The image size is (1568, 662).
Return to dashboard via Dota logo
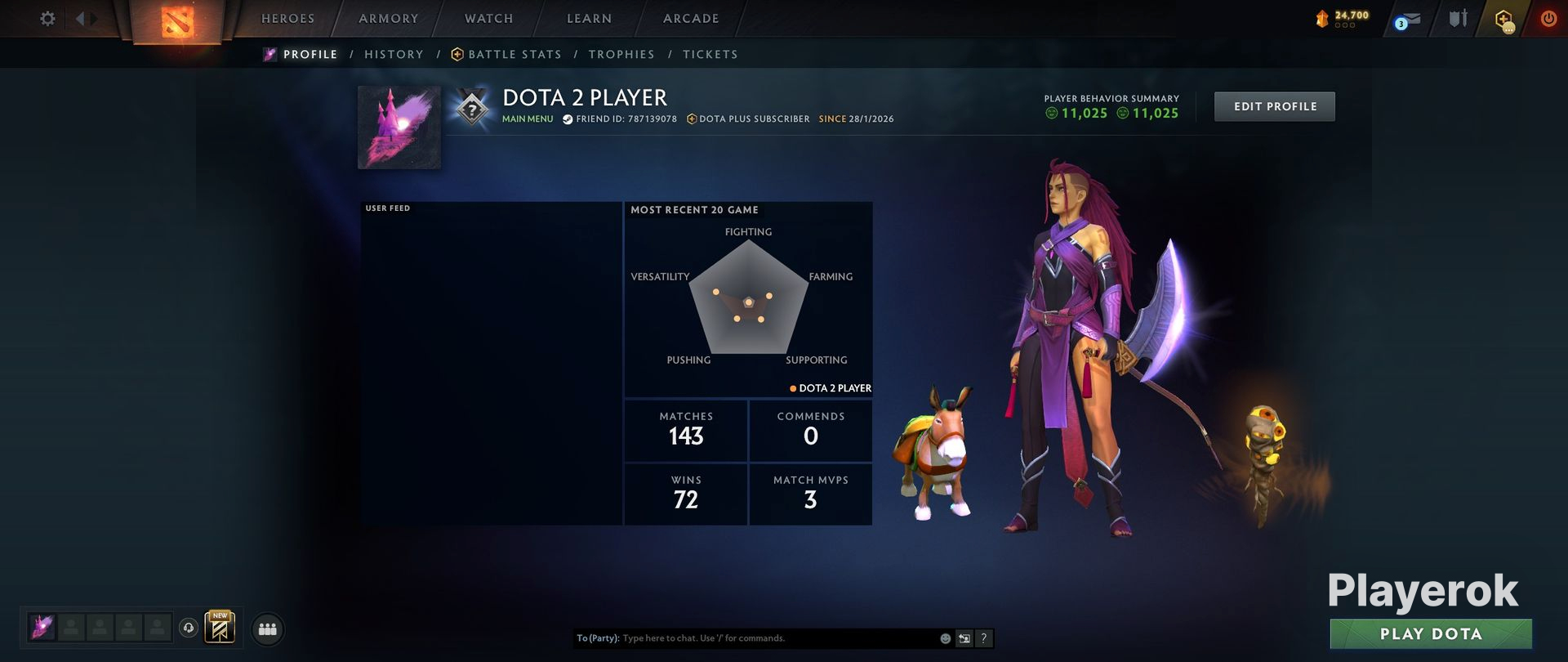pyautogui.click(x=177, y=22)
